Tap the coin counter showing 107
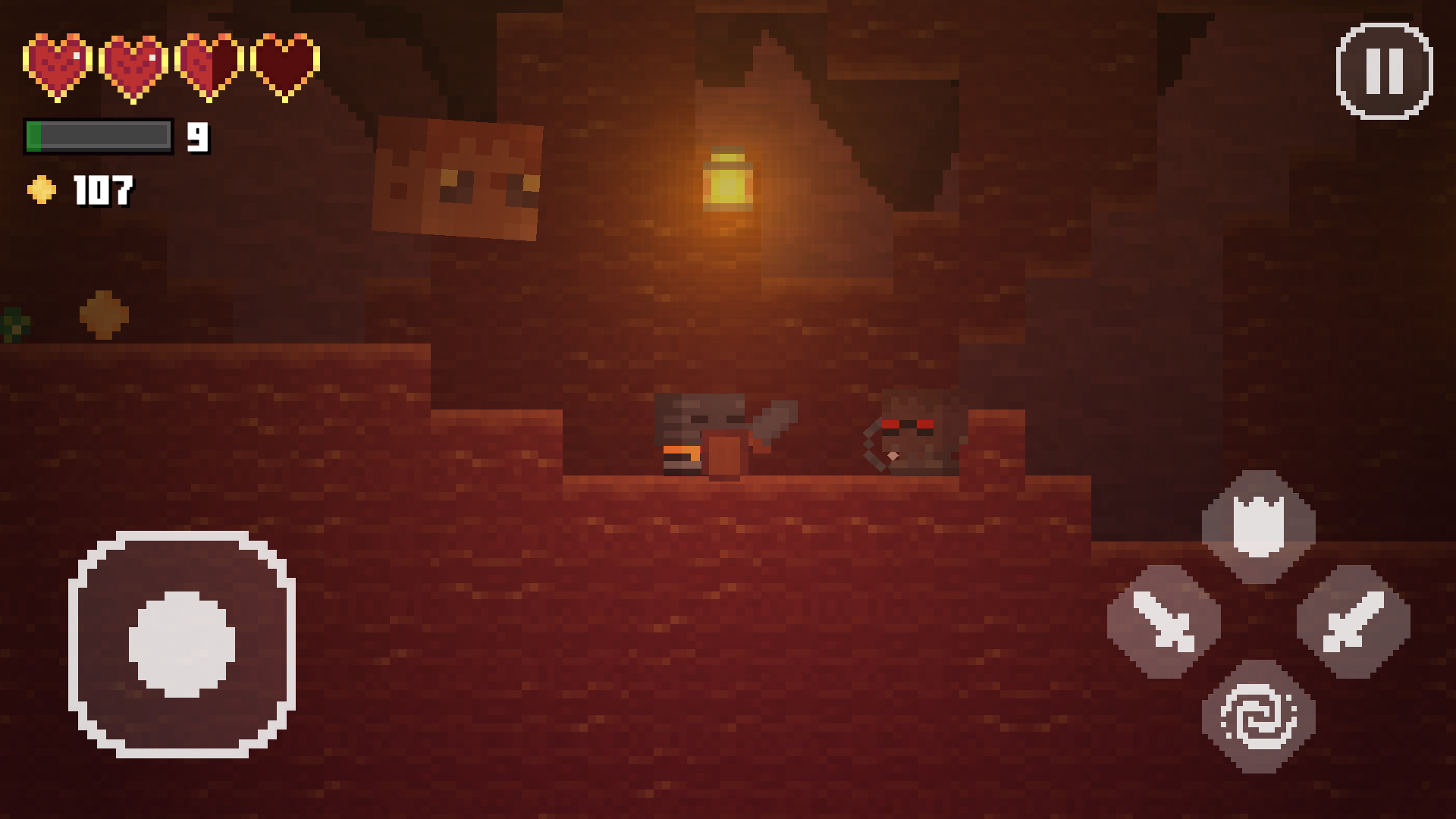1456x819 pixels. point(101,188)
